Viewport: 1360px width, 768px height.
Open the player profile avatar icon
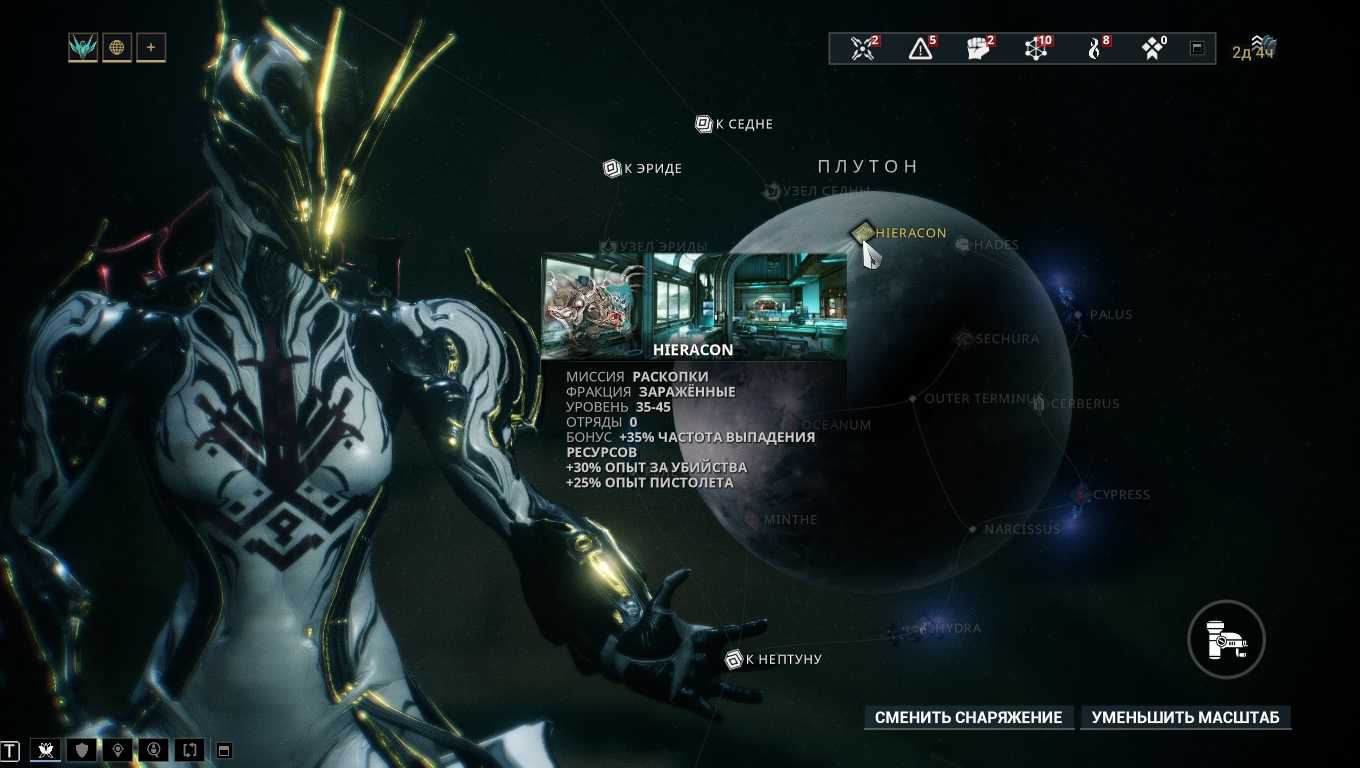83,47
